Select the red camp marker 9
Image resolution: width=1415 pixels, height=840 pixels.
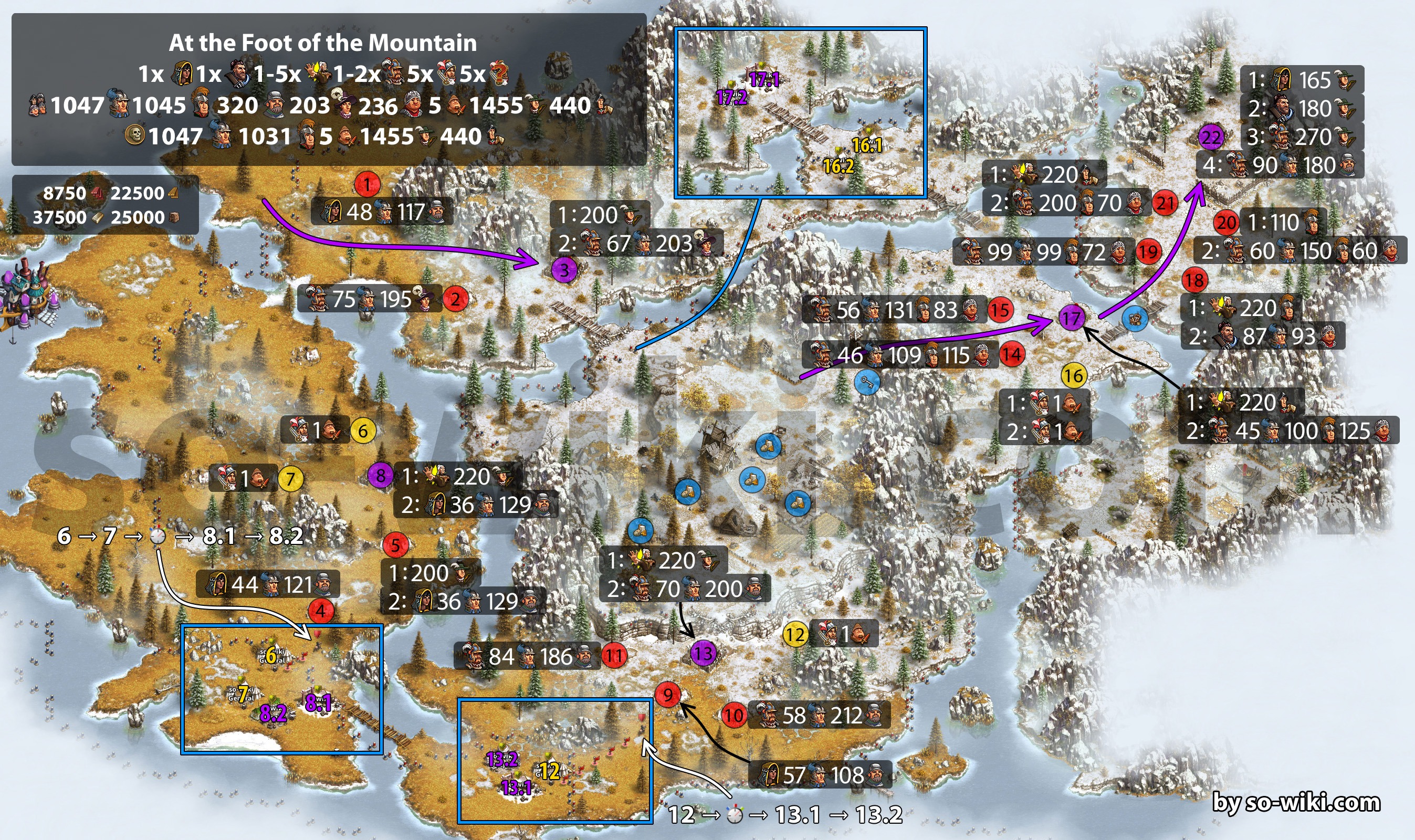tap(668, 694)
